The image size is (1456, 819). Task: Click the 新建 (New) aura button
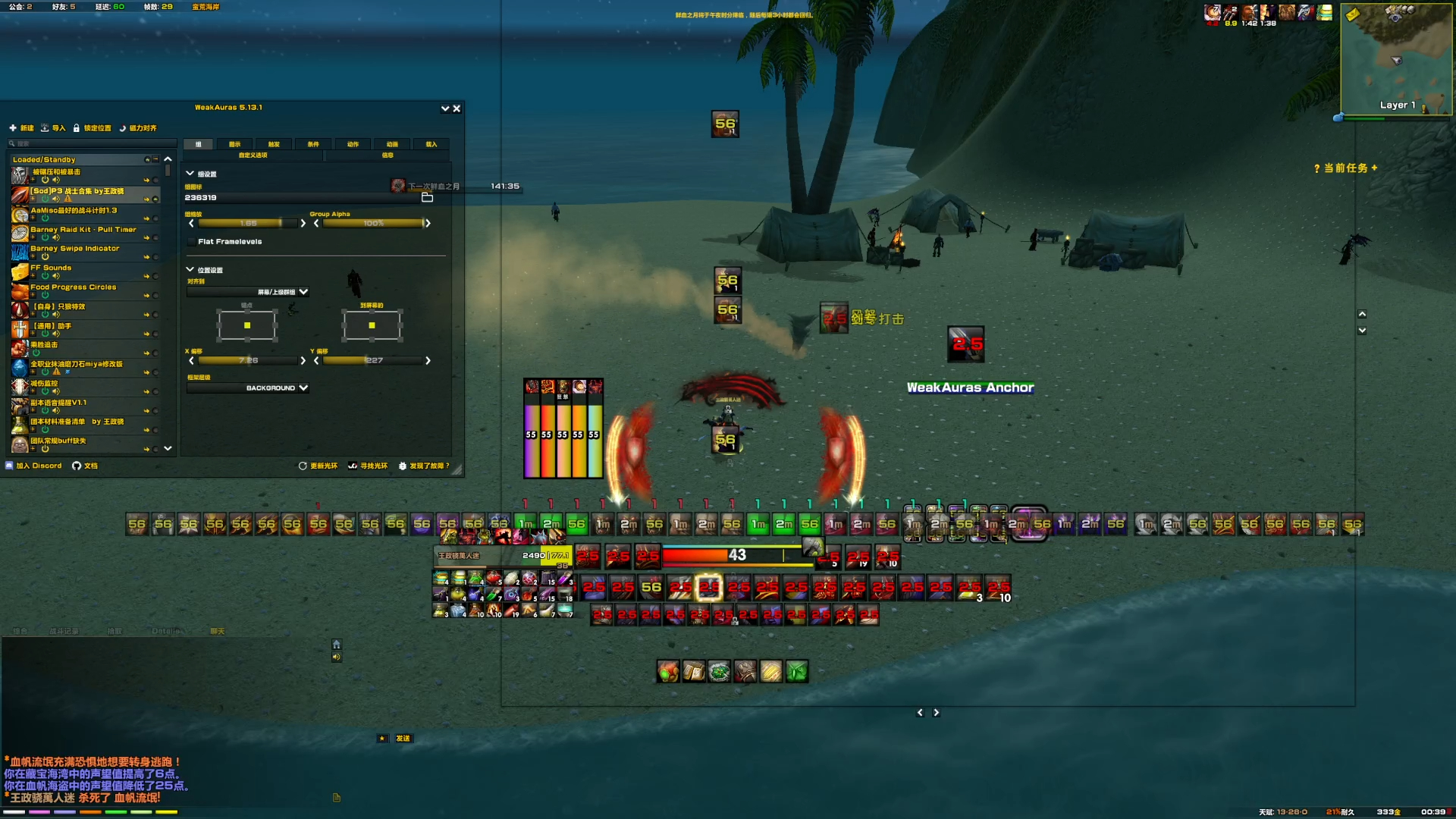(22, 128)
